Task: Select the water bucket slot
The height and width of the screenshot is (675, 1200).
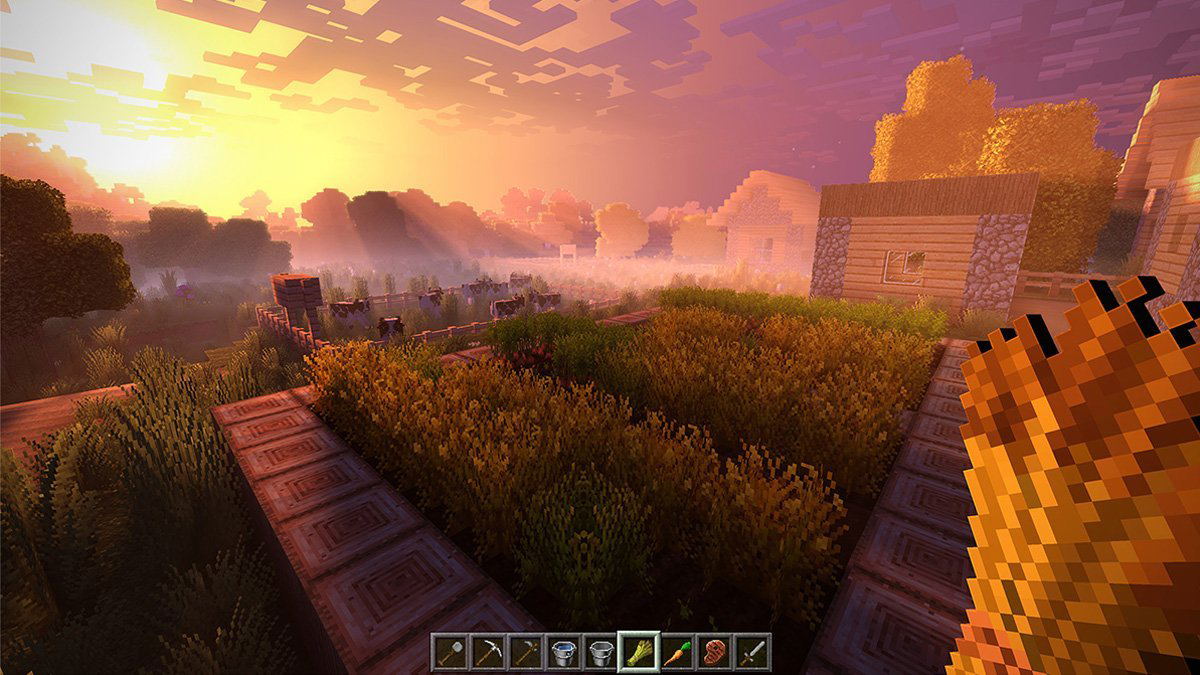Action: click(x=563, y=652)
